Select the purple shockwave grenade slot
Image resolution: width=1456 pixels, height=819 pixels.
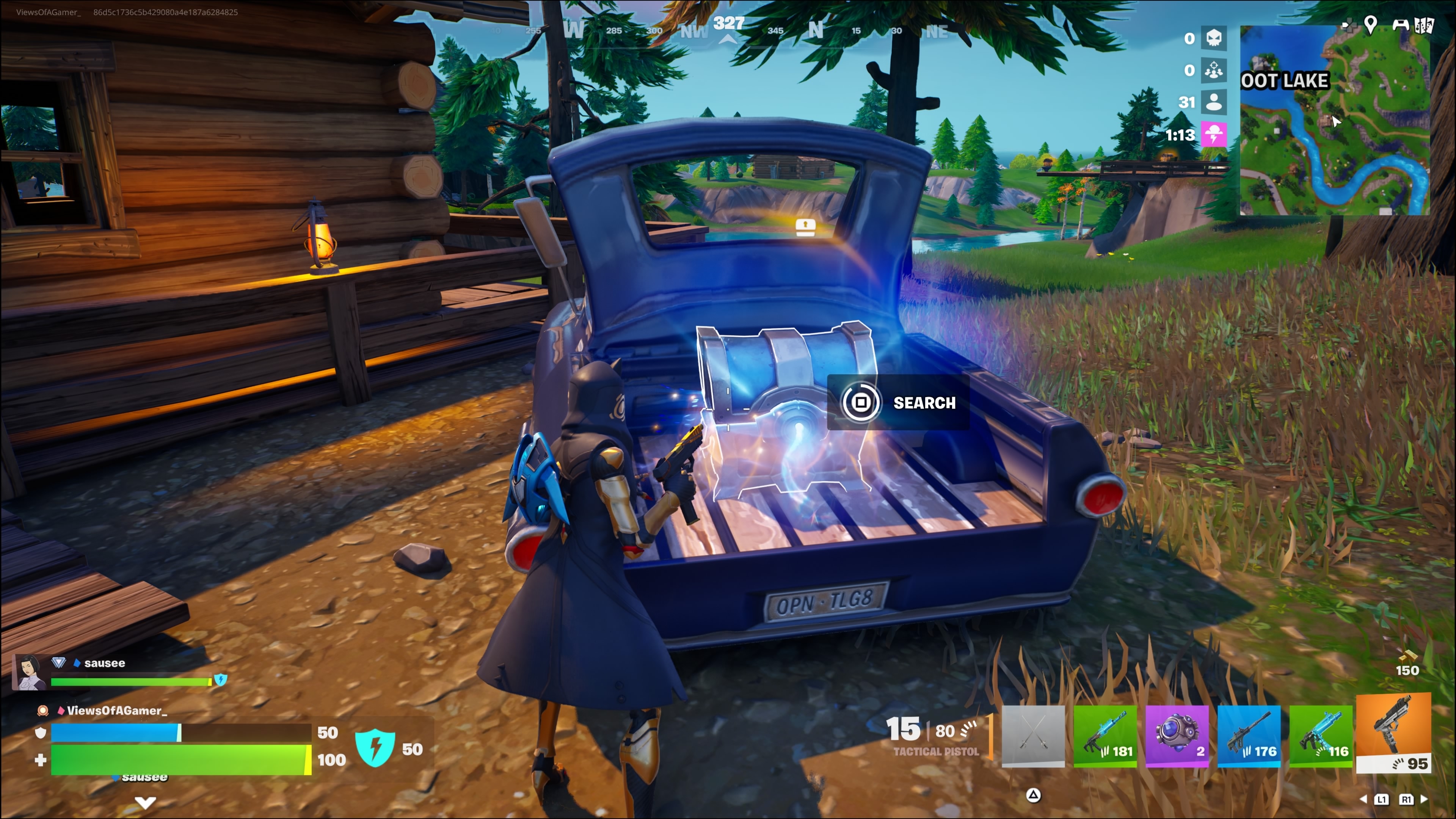click(1177, 735)
